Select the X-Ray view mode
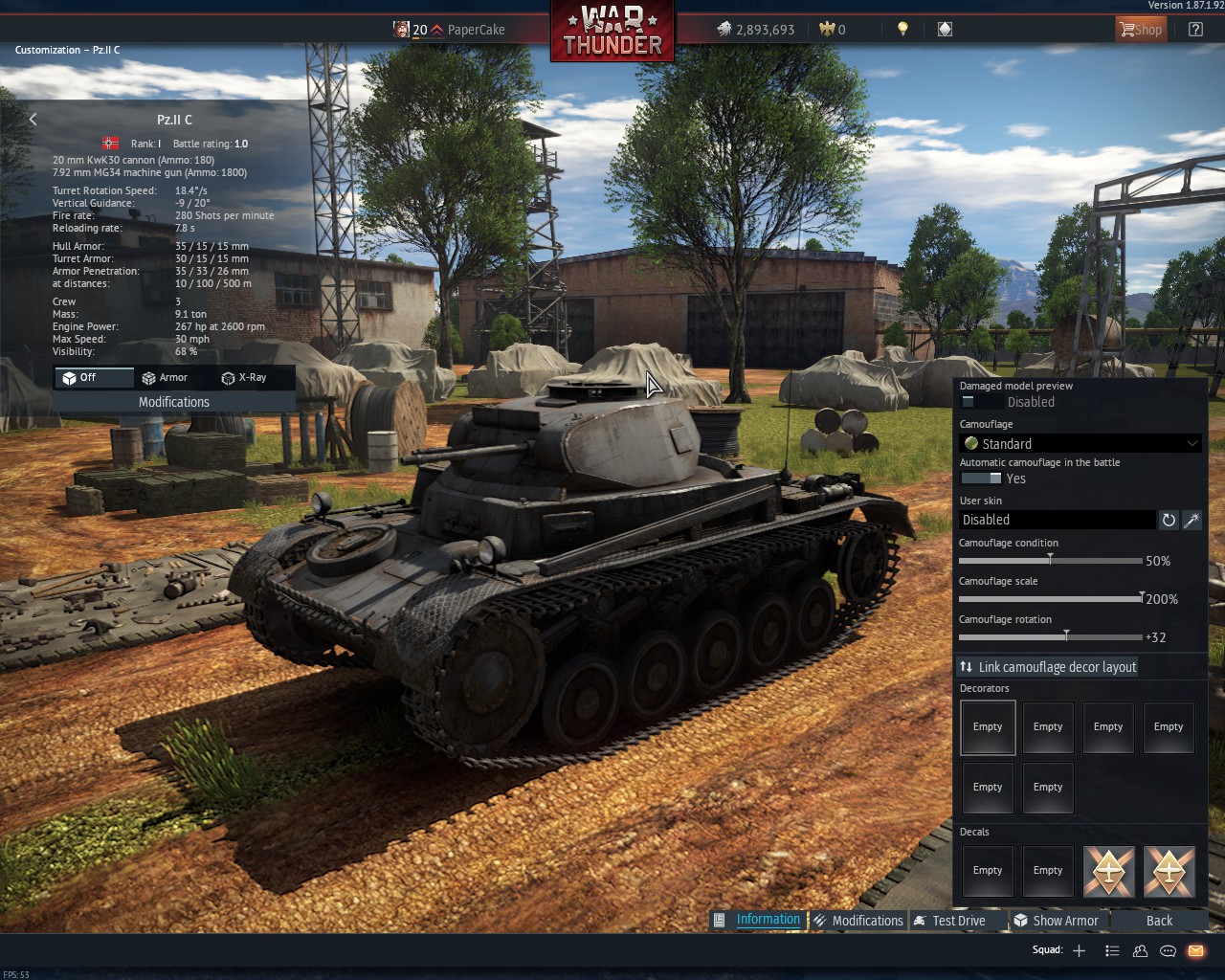Viewport: 1225px width, 980px height. pos(244,378)
